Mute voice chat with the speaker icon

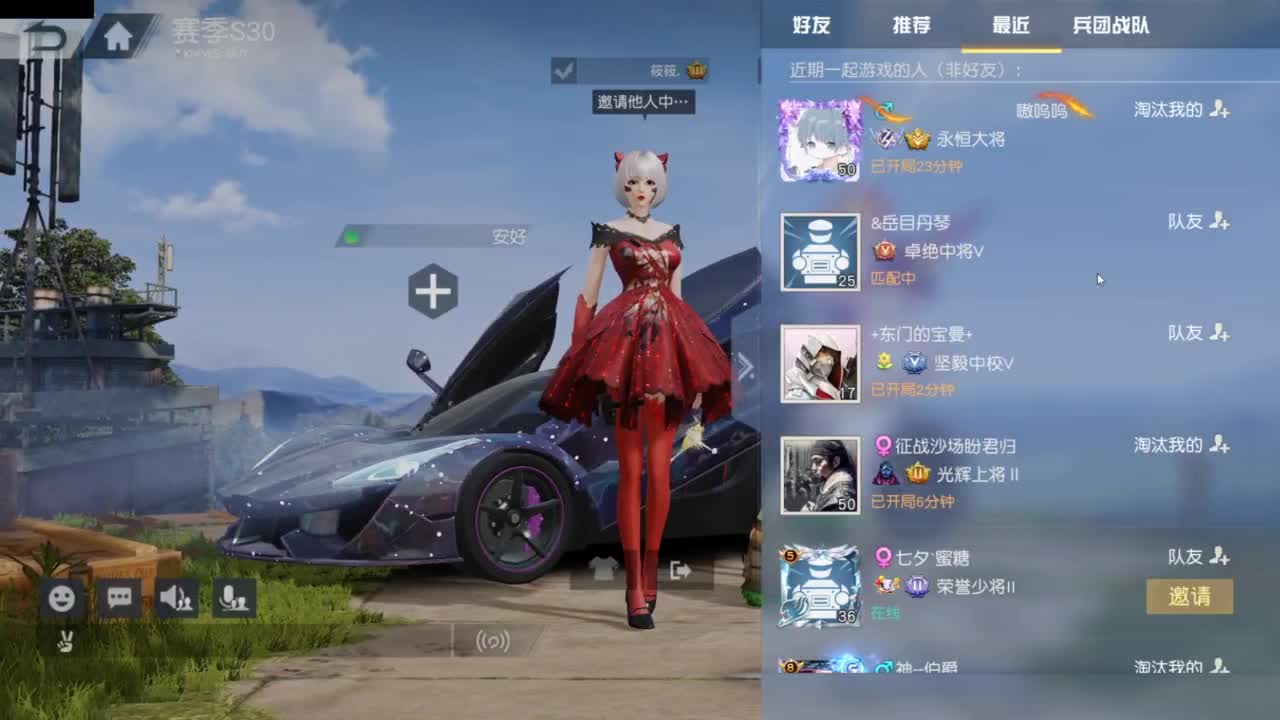click(x=175, y=598)
